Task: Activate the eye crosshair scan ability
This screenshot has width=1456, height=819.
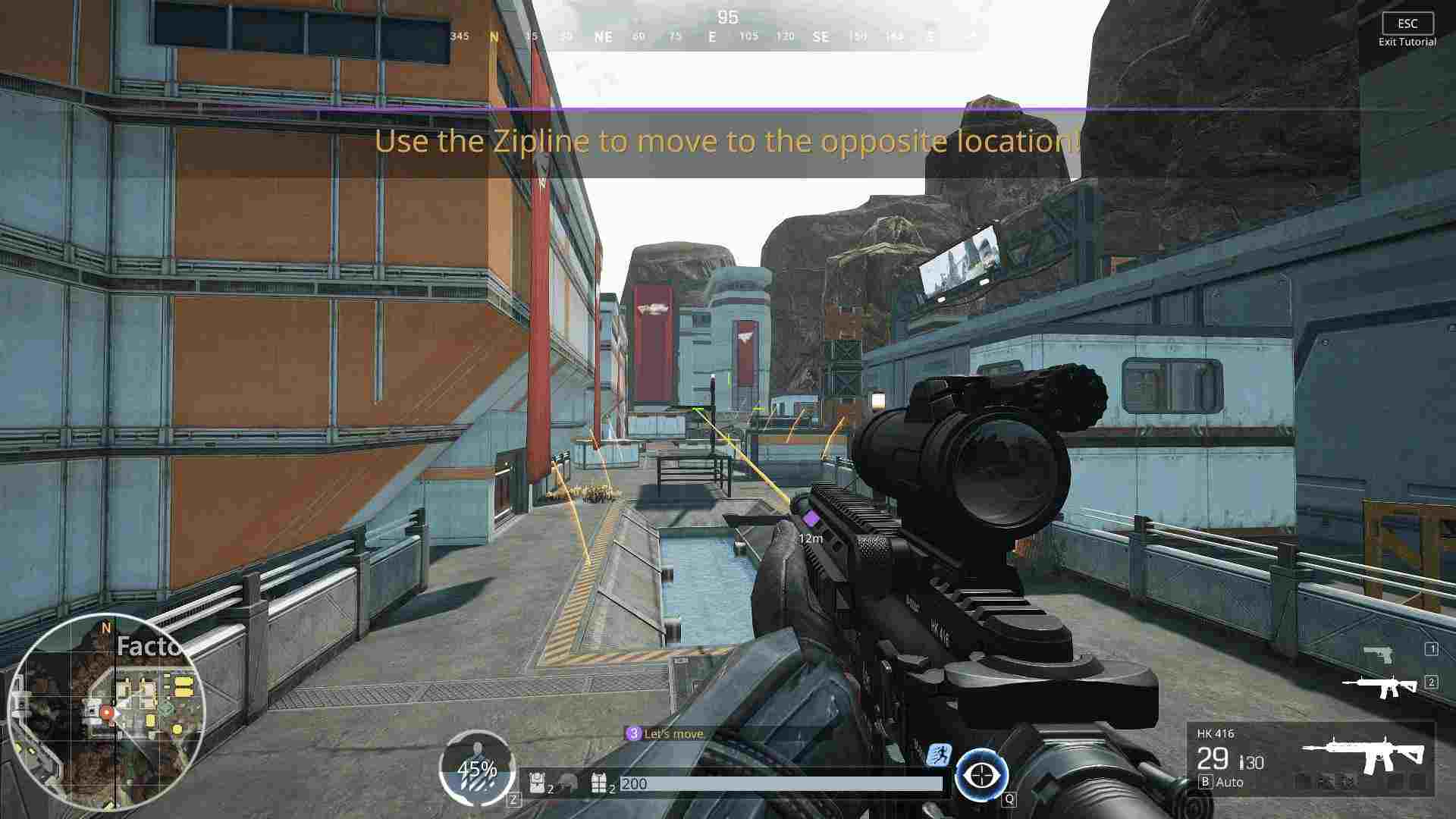Action: 982,776
